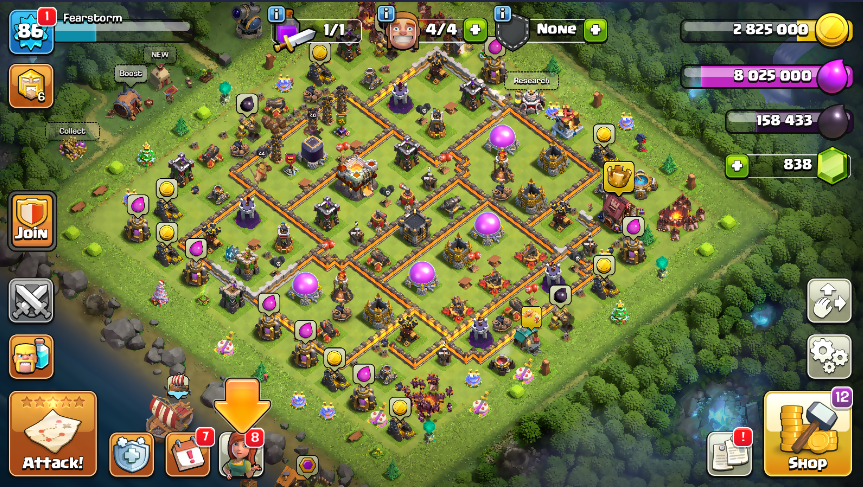Open crossed swords war button
Image resolution: width=863 pixels, height=487 pixels.
(30, 300)
